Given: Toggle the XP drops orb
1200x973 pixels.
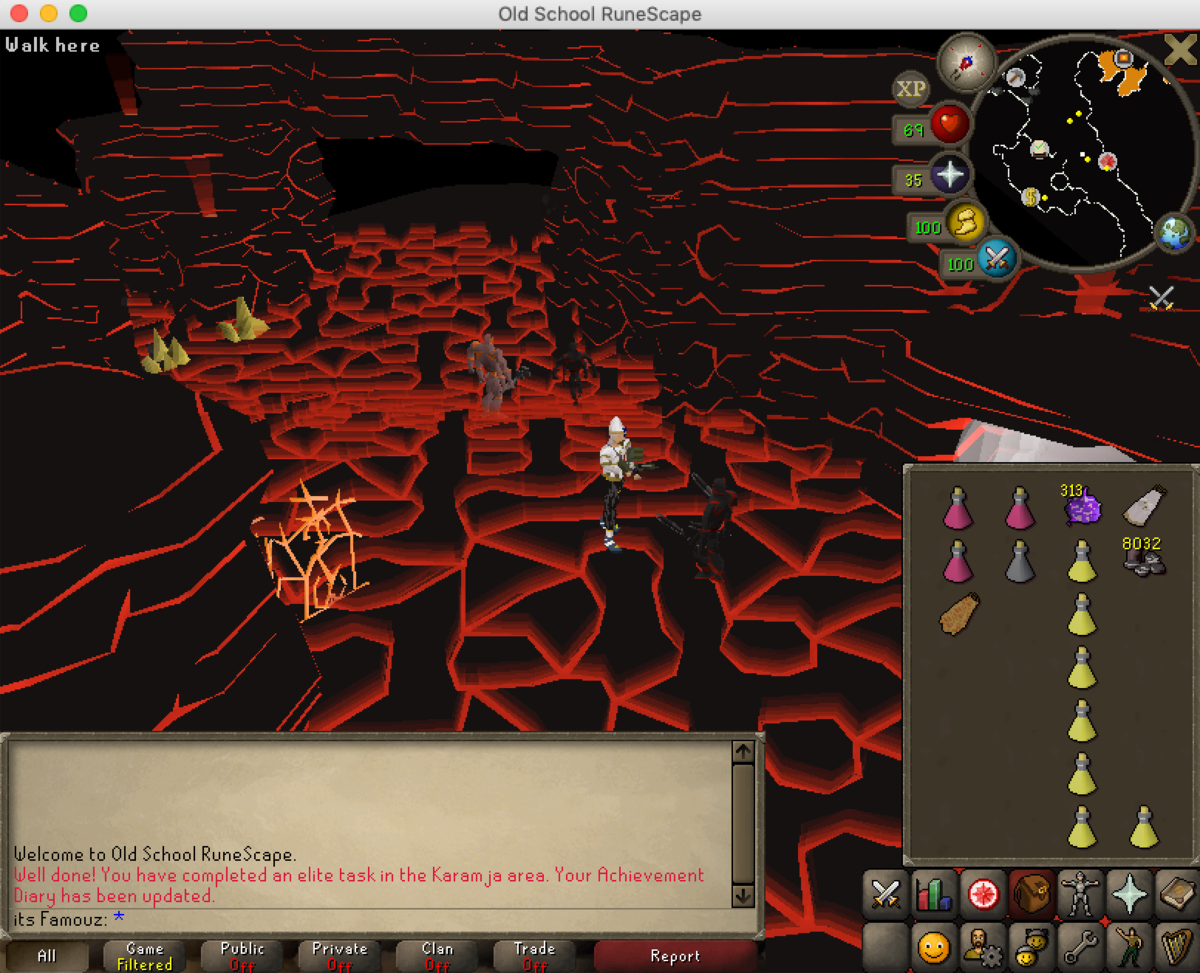Looking at the screenshot, I should point(910,90).
